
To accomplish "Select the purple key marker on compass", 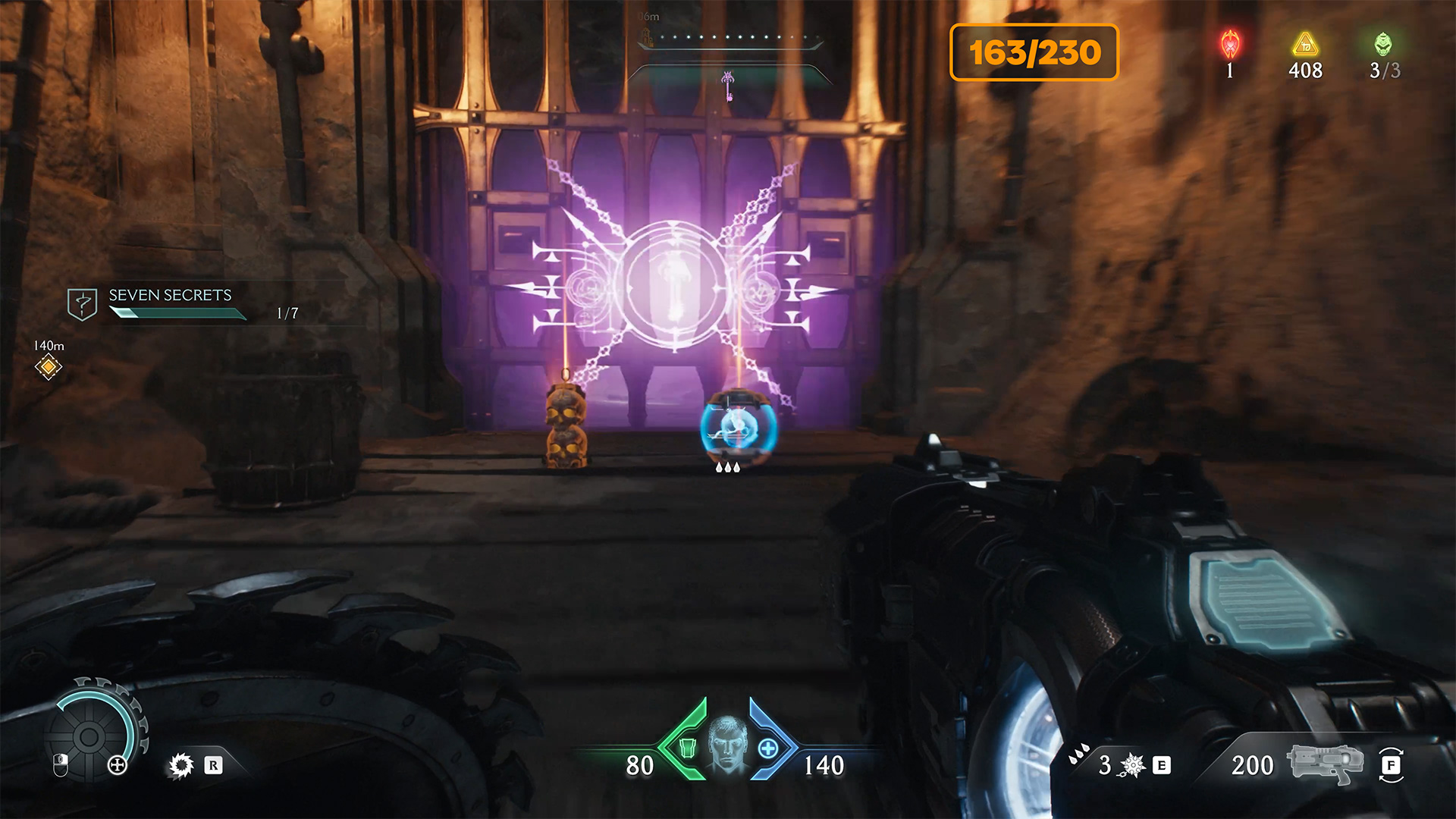I will 728,85.
